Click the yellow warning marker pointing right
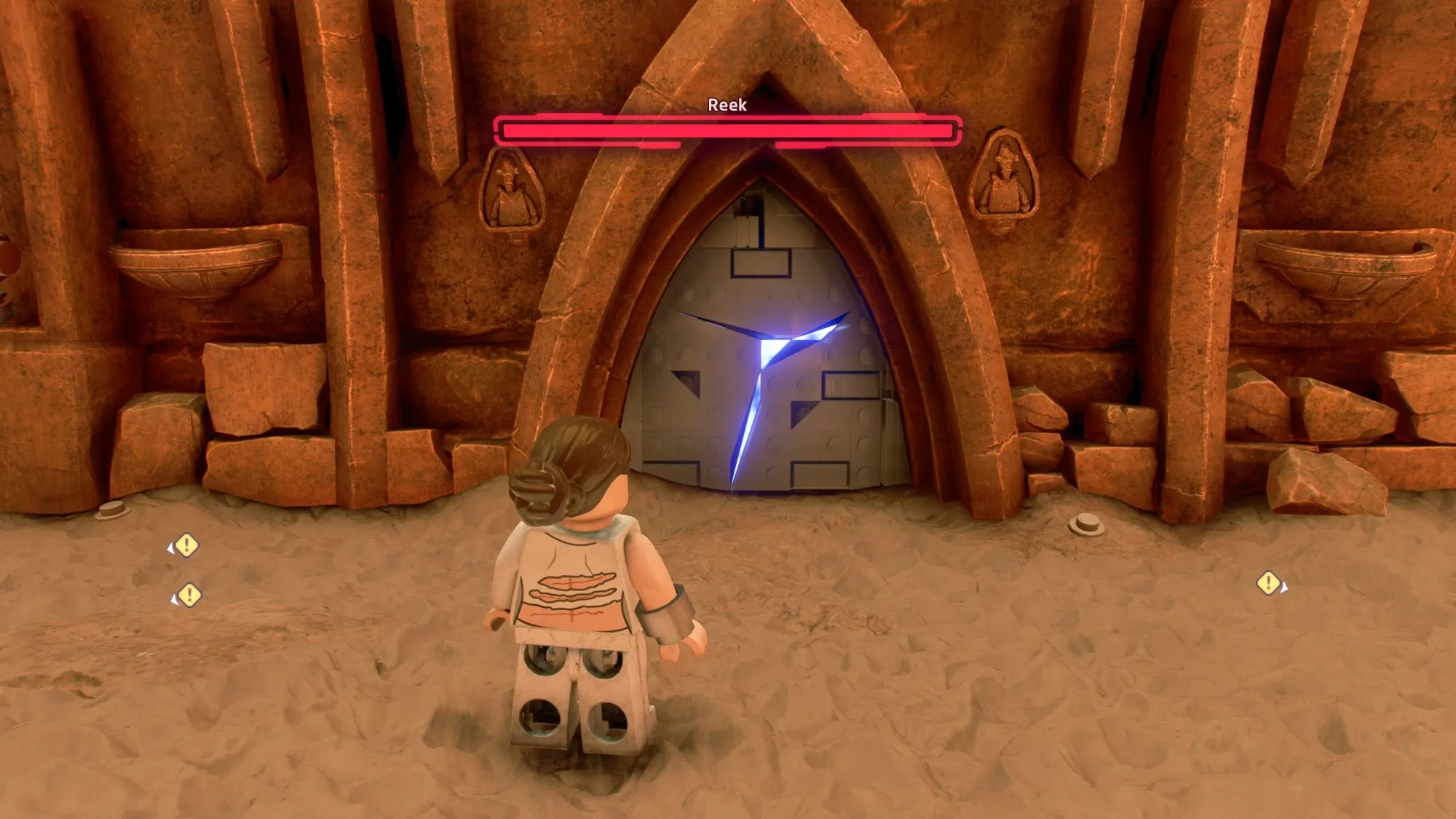This screenshot has width=1456, height=819. [x=1270, y=583]
